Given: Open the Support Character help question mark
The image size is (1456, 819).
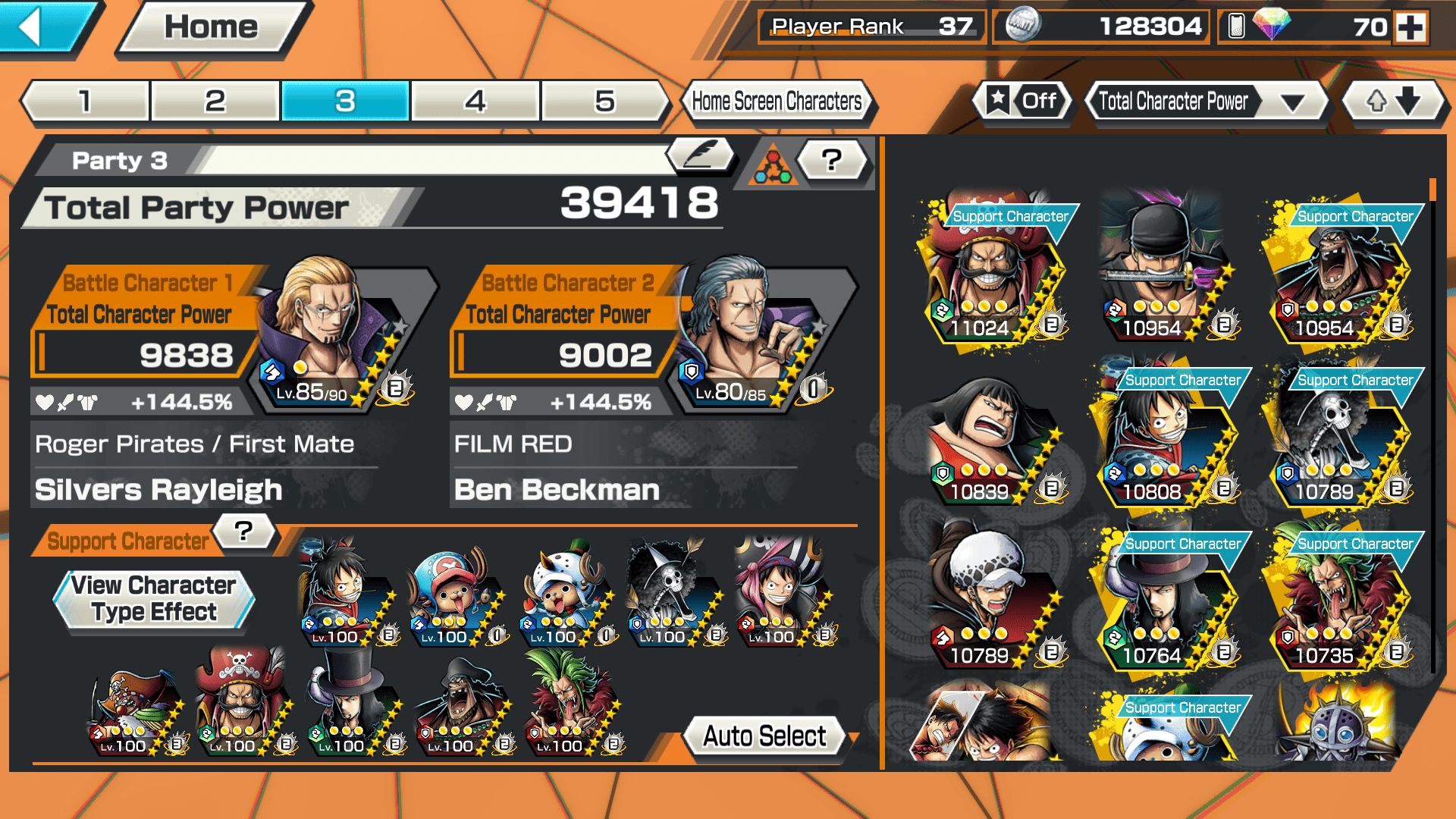Looking at the screenshot, I should [243, 531].
